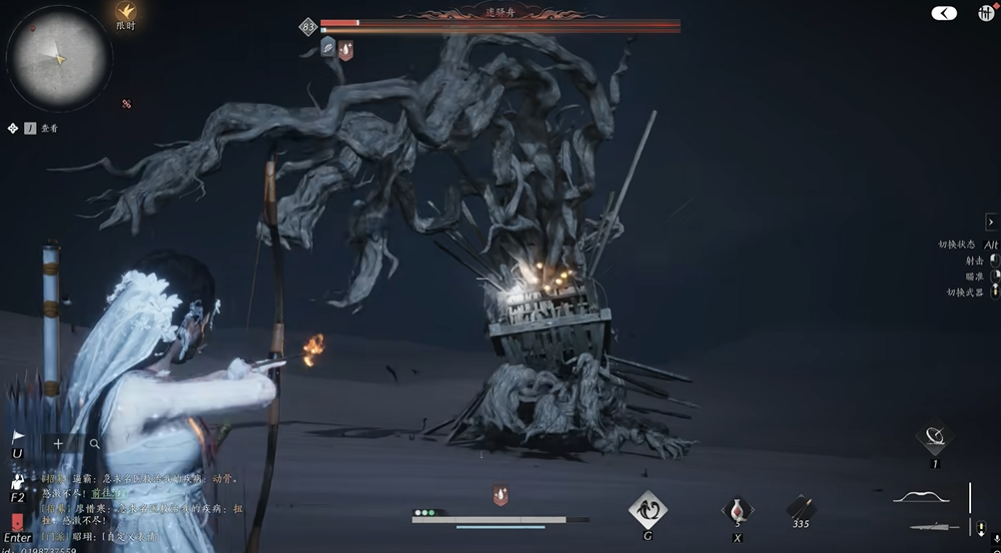Switch to the bow weapon slot
Image resolution: width=1001 pixels, height=553 pixels.
point(920,497)
